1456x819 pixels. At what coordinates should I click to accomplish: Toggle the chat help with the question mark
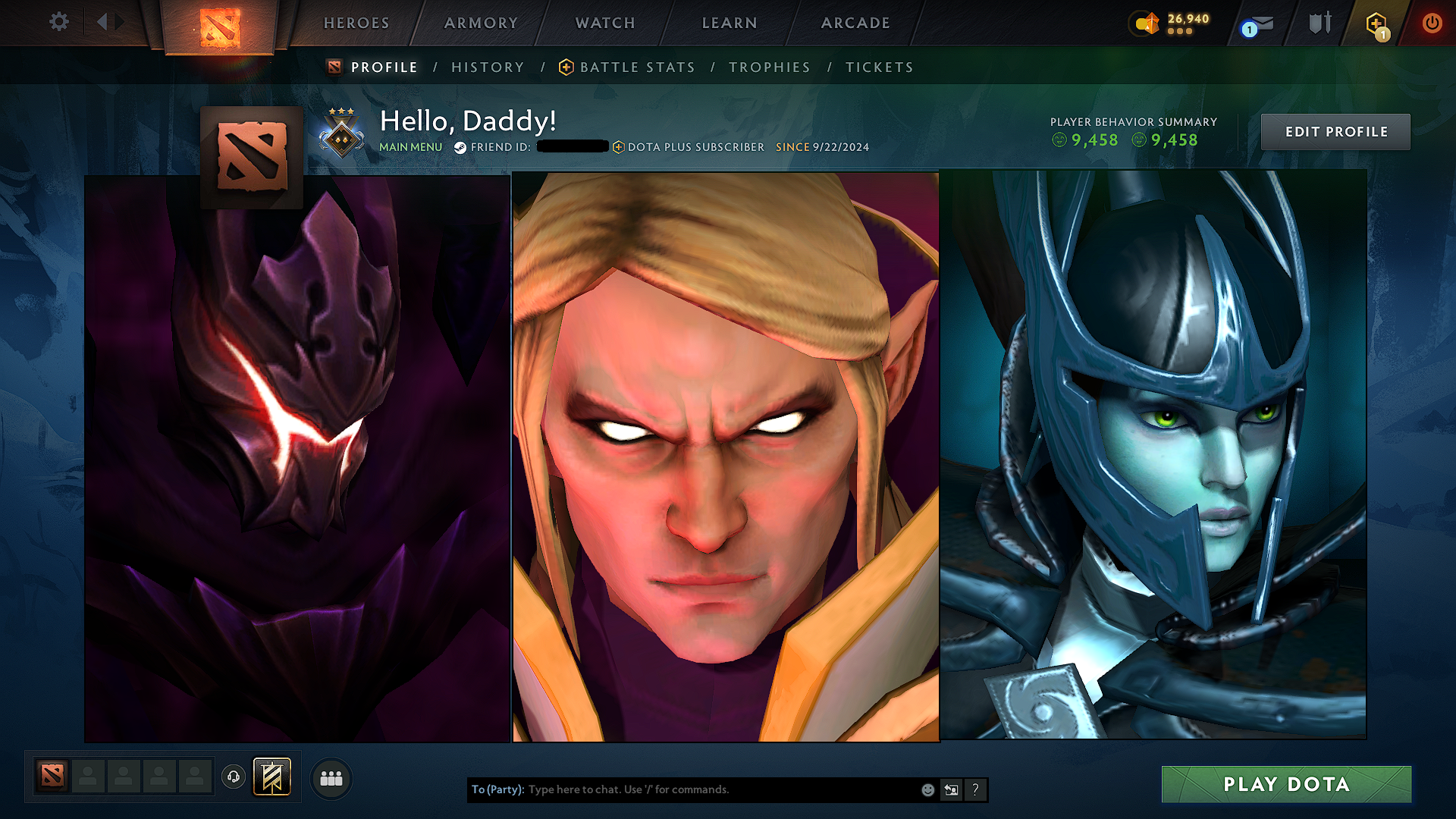[975, 789]
